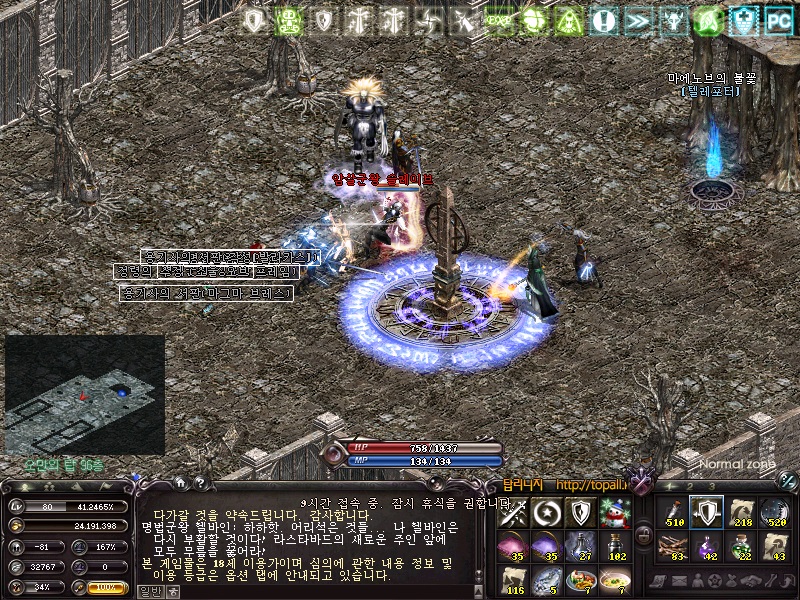This screenshot has height=600, width=800.
Task: Use the green potion slot showing 22
Action: [x=740, y=546]
